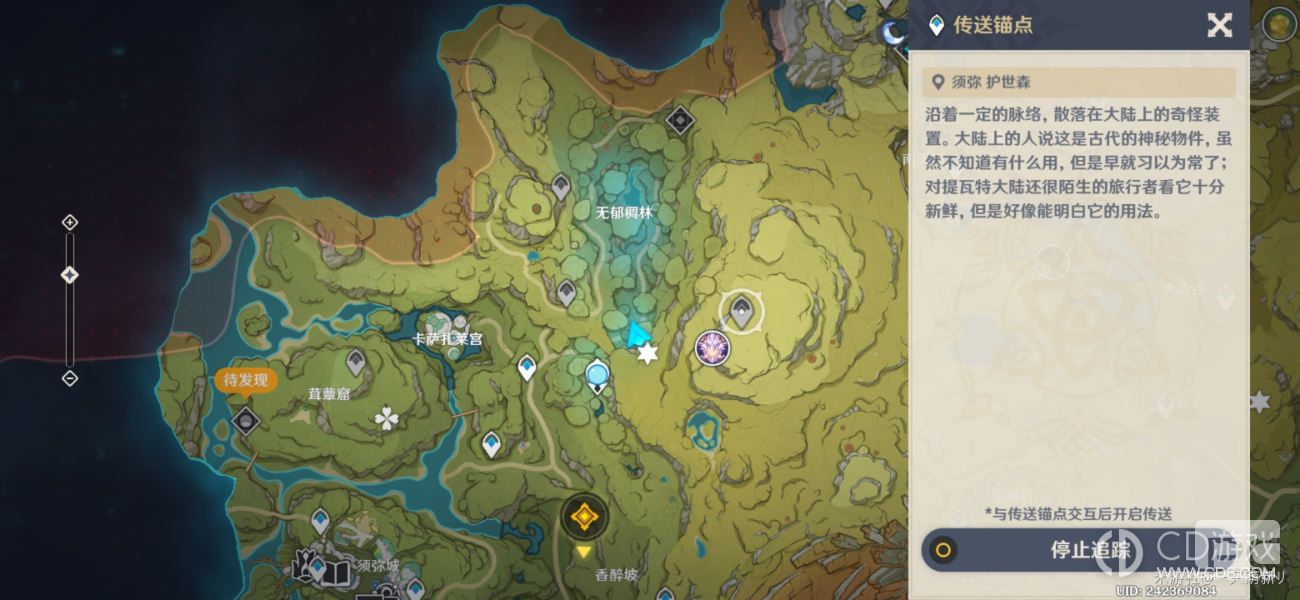The image size is (1300, 600).
Task: Select the locked waypoint above 茸蕈窟
Action: 356,362
